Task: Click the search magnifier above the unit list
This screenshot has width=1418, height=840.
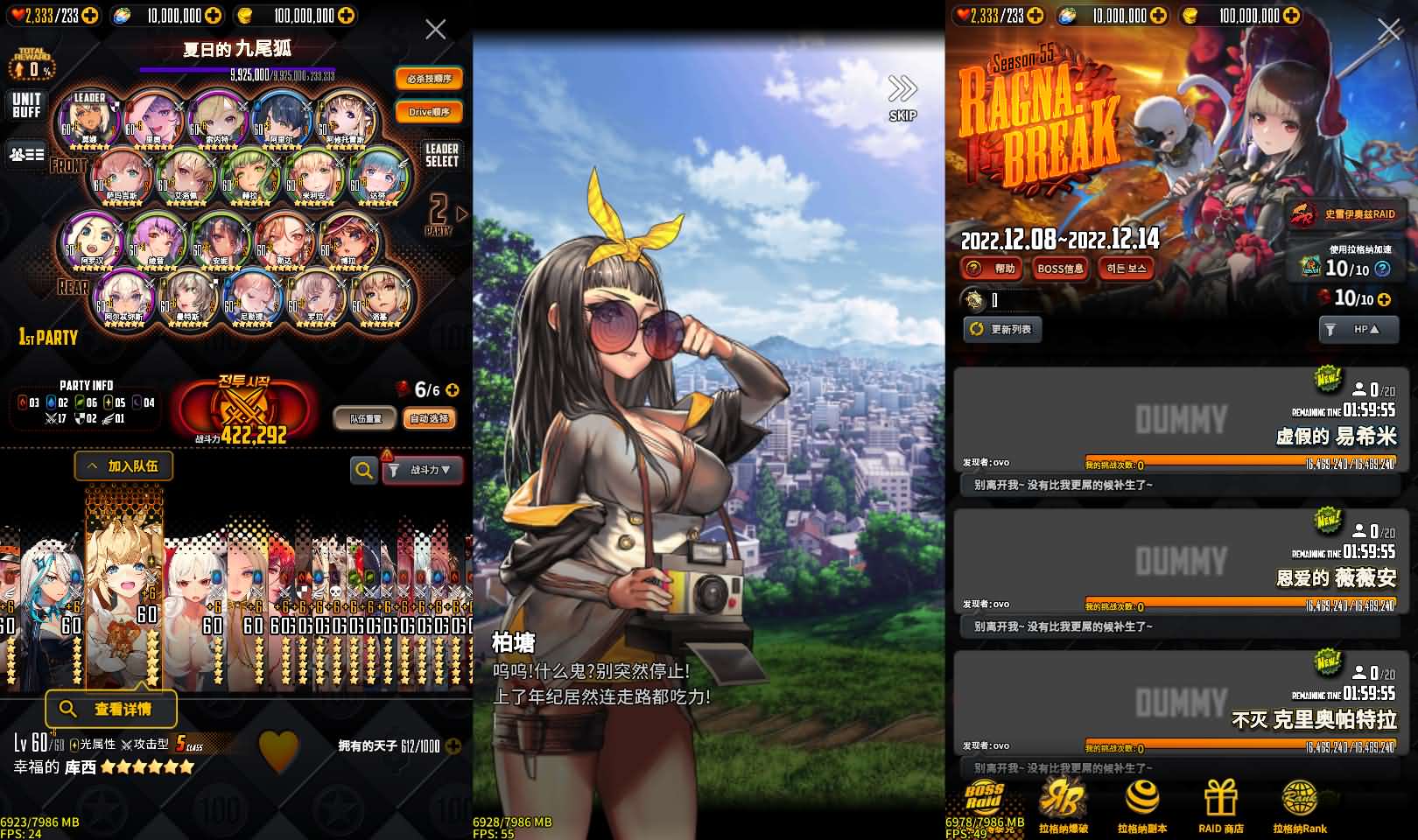Action: point(363,470)
